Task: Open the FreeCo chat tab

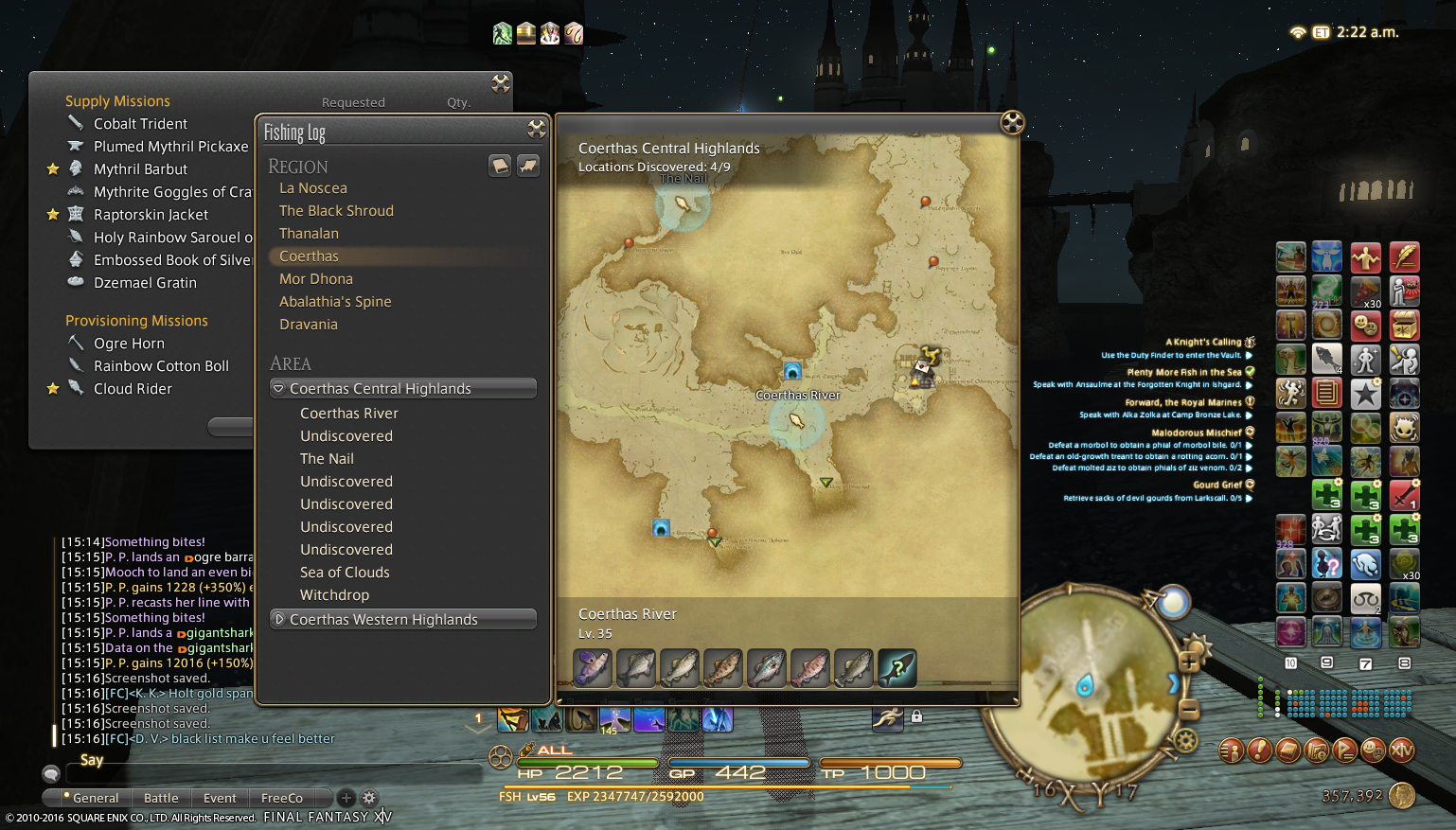Action: [281, 798]
